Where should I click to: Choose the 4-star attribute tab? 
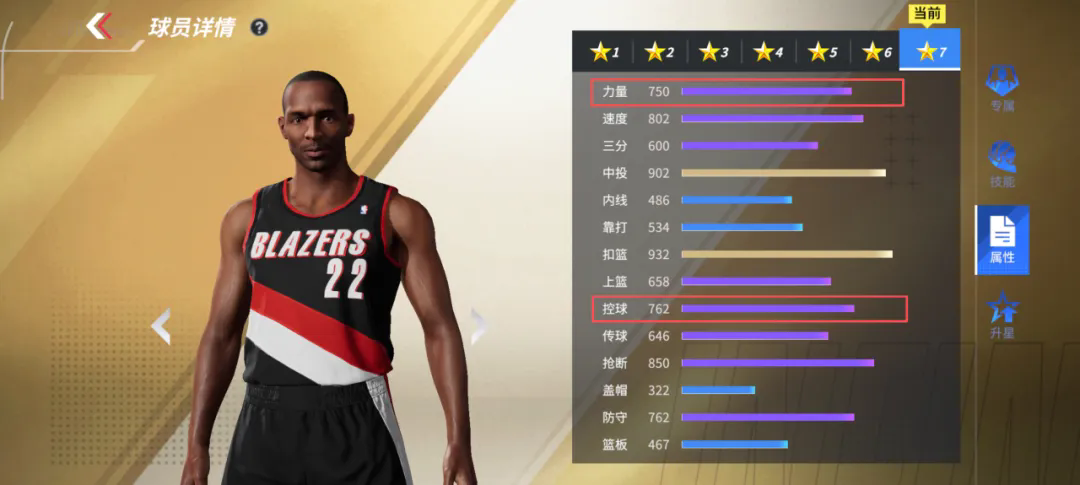[x=769, y=51]
